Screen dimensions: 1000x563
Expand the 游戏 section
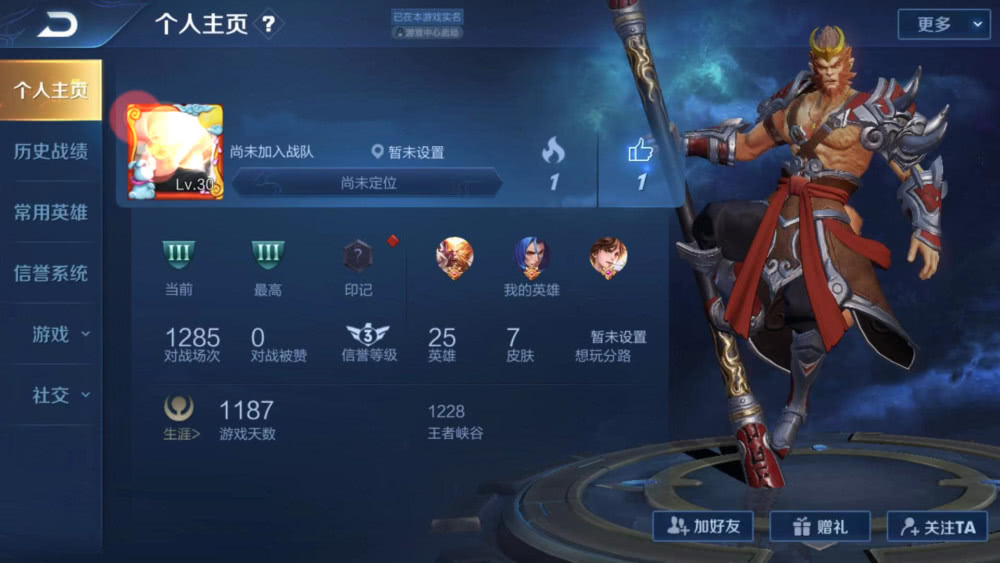[x=58, y=334]
